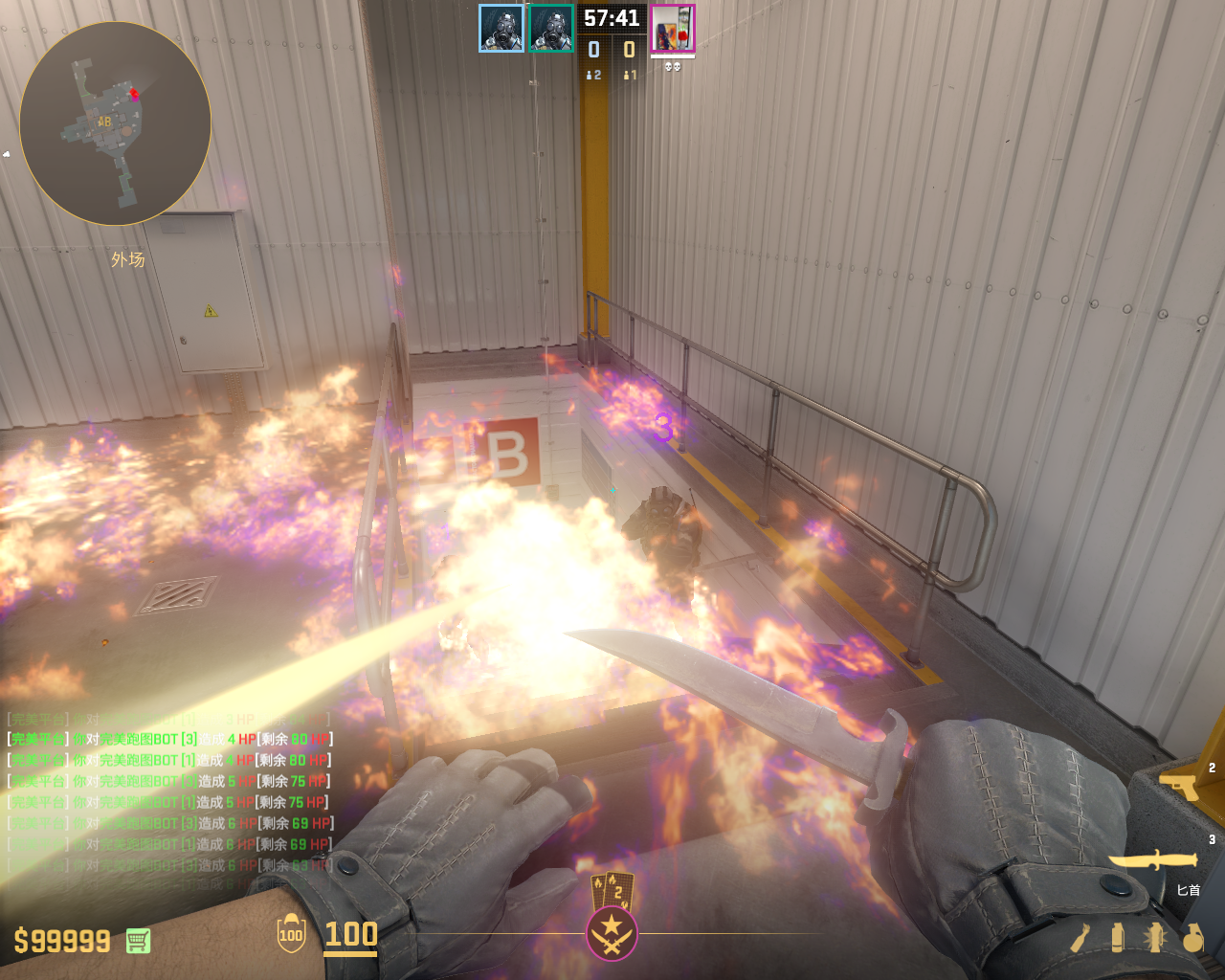
Task: Select the knife weapon slot
Action: pos(1152,860)
